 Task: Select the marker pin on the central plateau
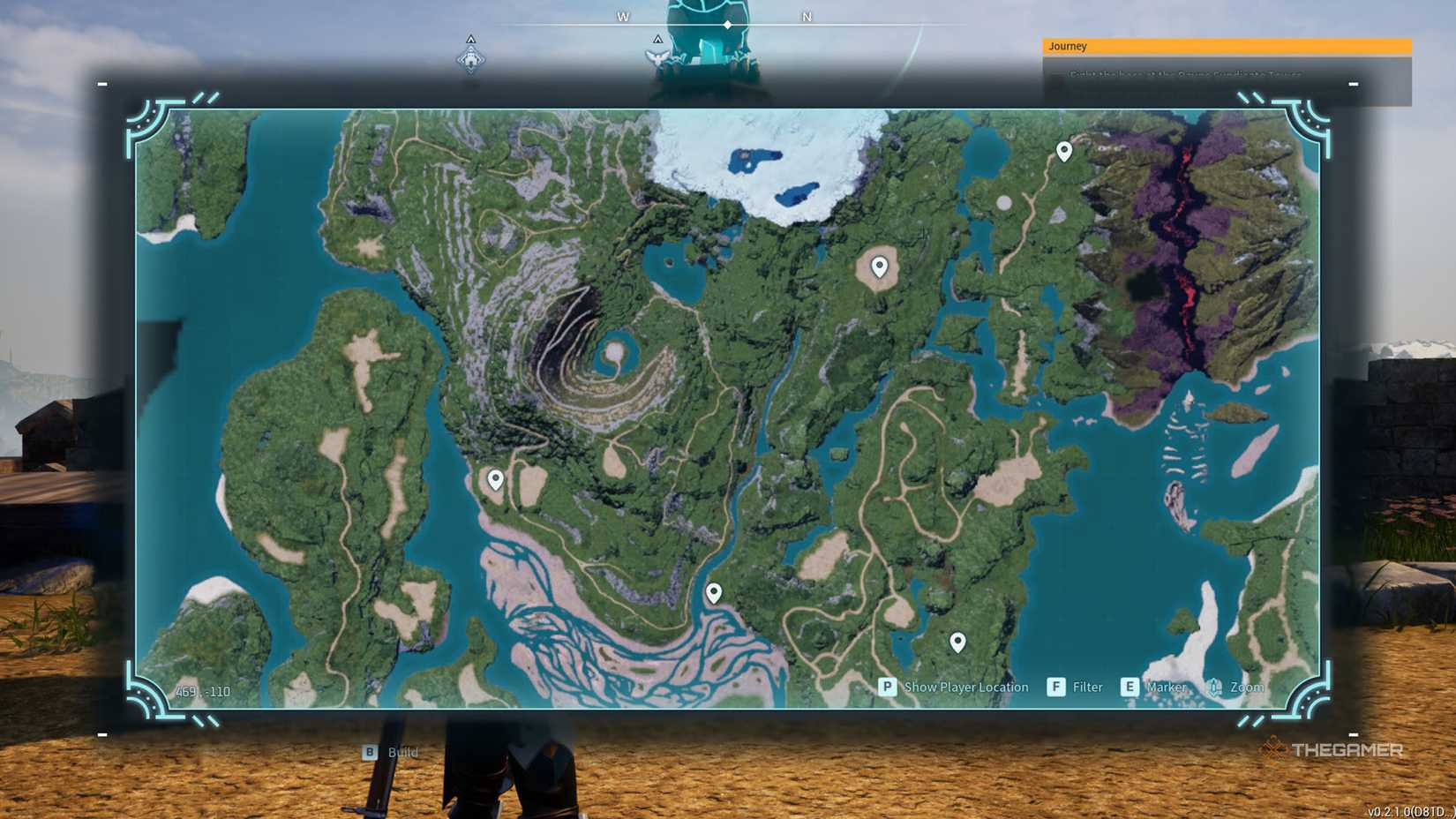[x=879, y=265]
